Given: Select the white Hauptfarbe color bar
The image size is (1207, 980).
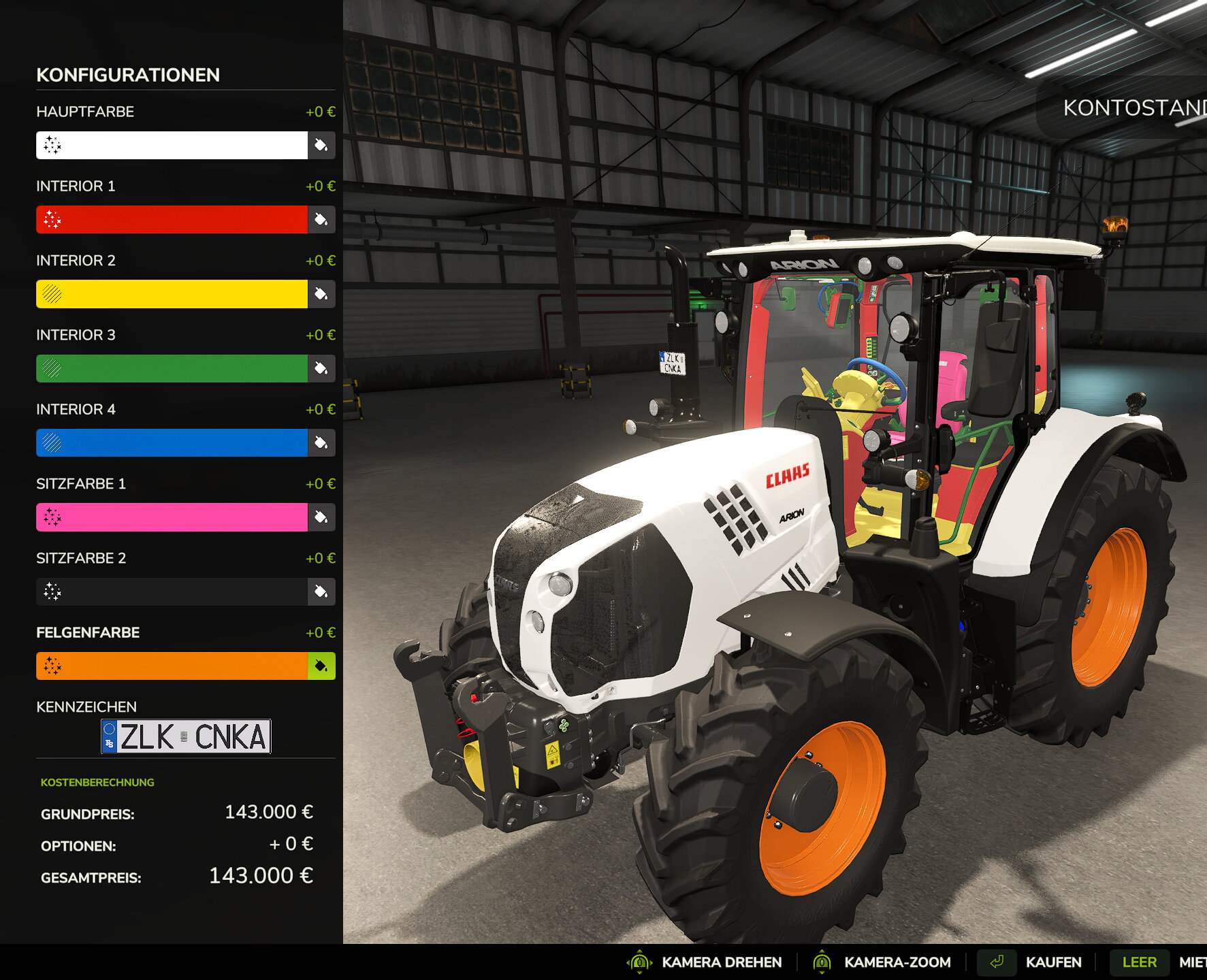Looking at the screenshot, I should coord(172,145).
